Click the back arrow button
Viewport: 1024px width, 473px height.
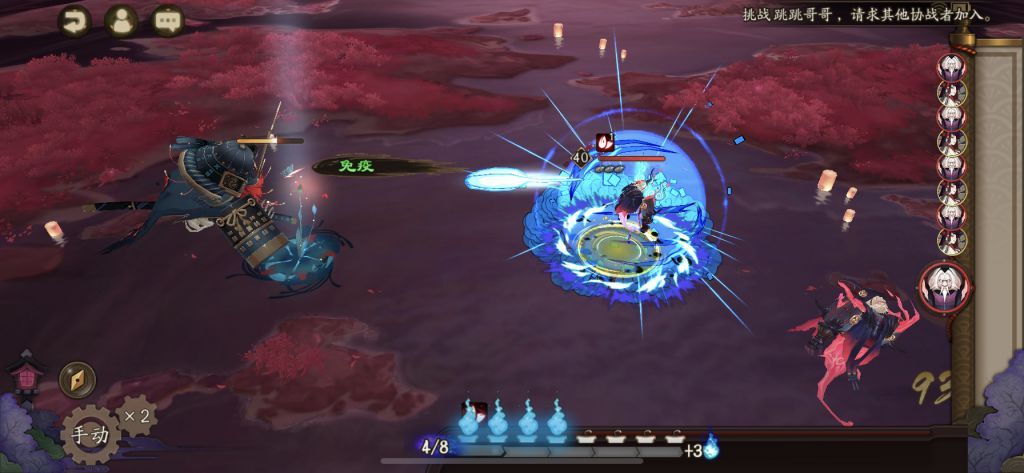click(74, 21)
